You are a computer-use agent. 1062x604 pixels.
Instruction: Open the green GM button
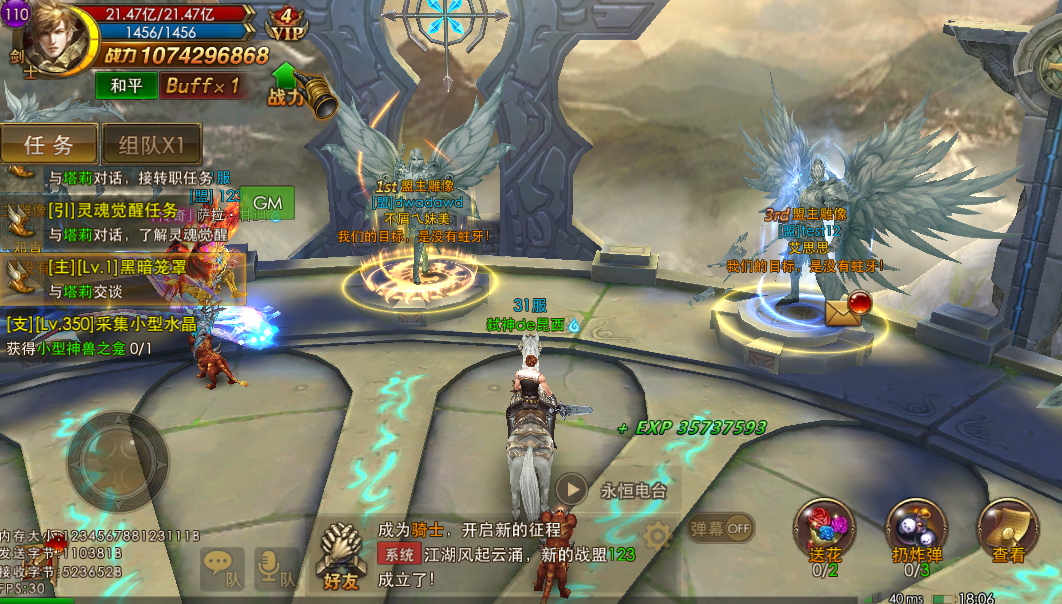pyautogui.click(x=267, y=203)
